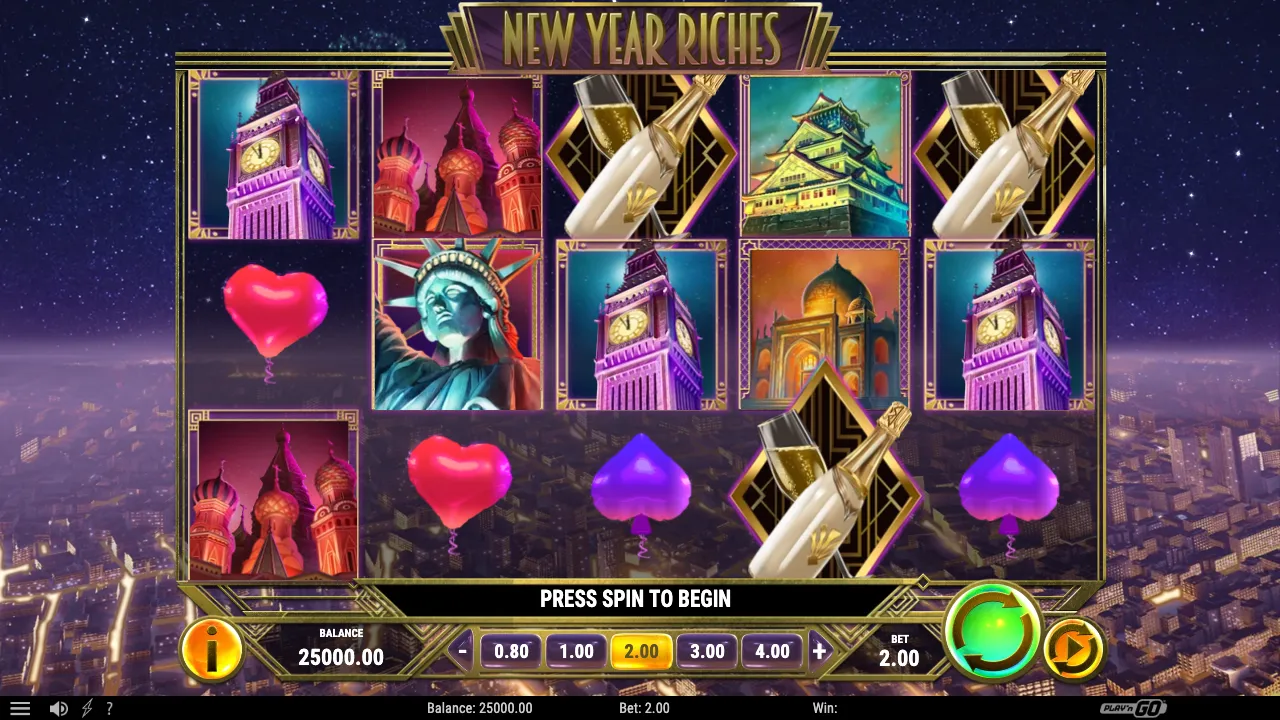Open the hamburger menu in the status bar
Viewport: 1280px width, 720px height.
[x=20, y=708]
